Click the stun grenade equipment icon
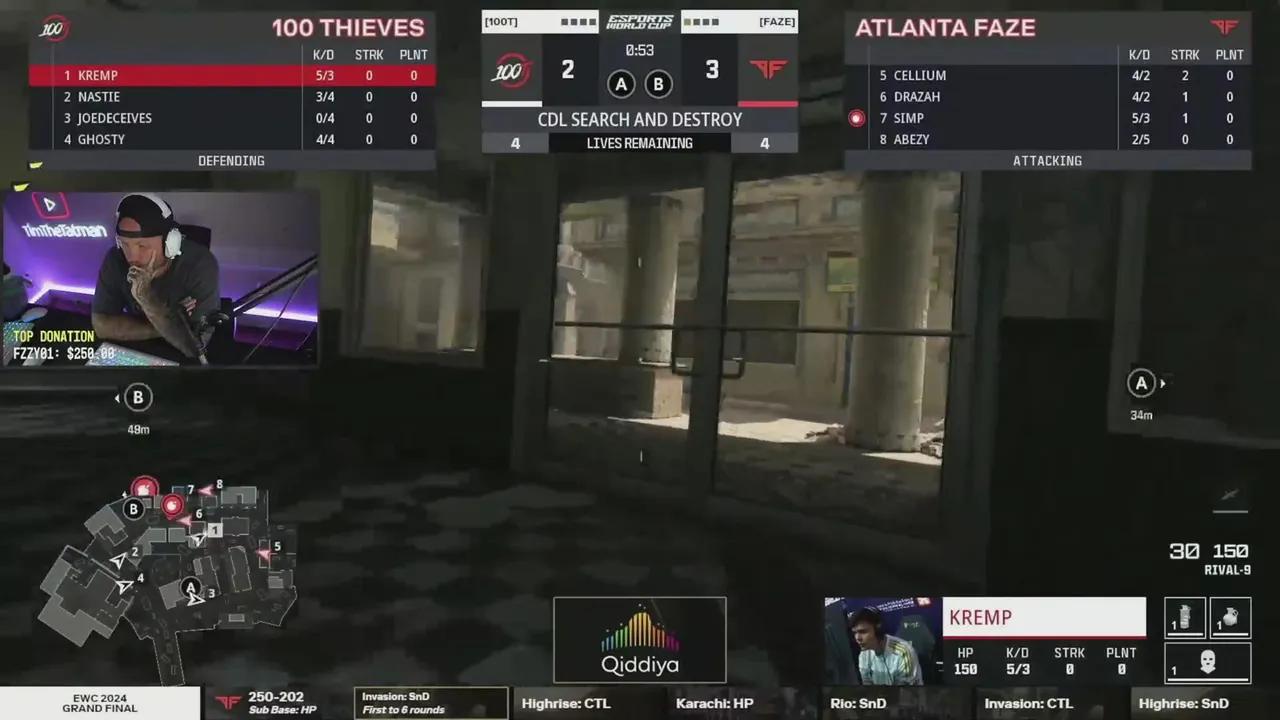 1185,617
